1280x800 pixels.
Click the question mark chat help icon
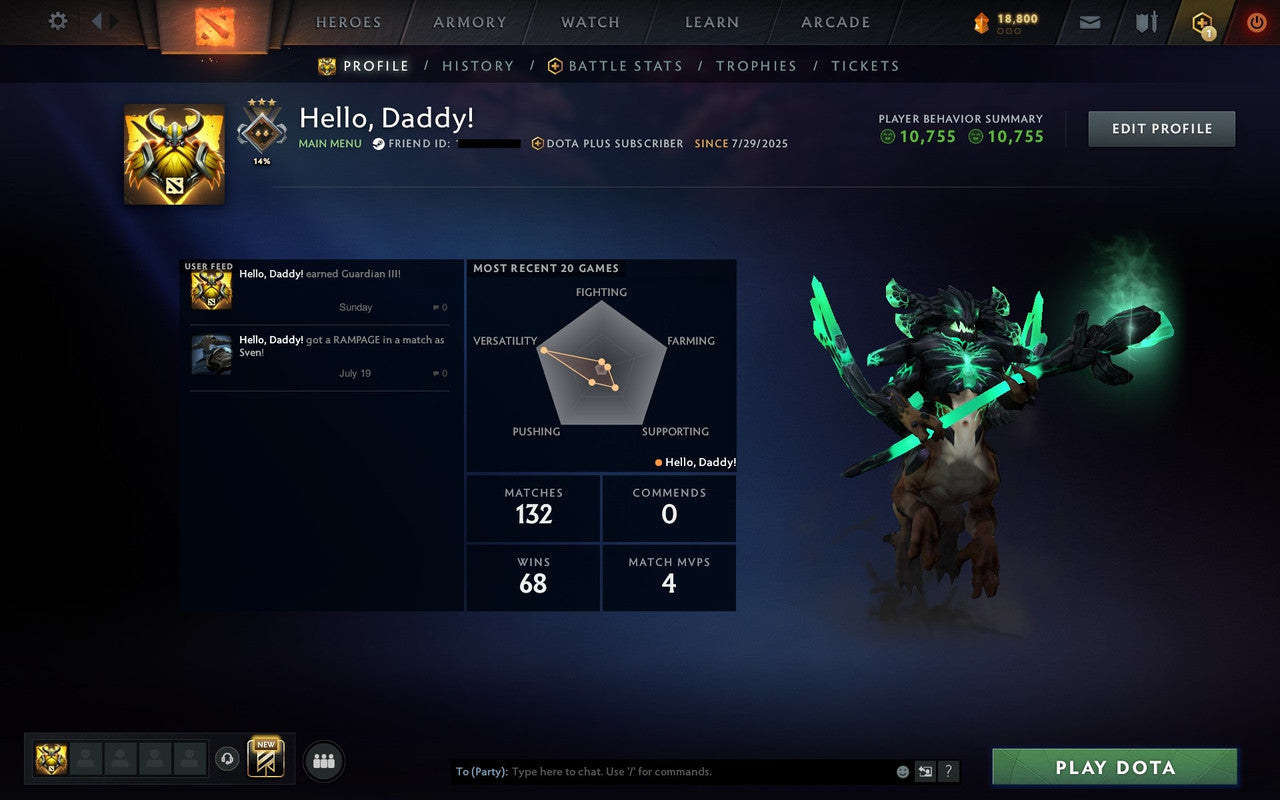(x=948, y=771)
